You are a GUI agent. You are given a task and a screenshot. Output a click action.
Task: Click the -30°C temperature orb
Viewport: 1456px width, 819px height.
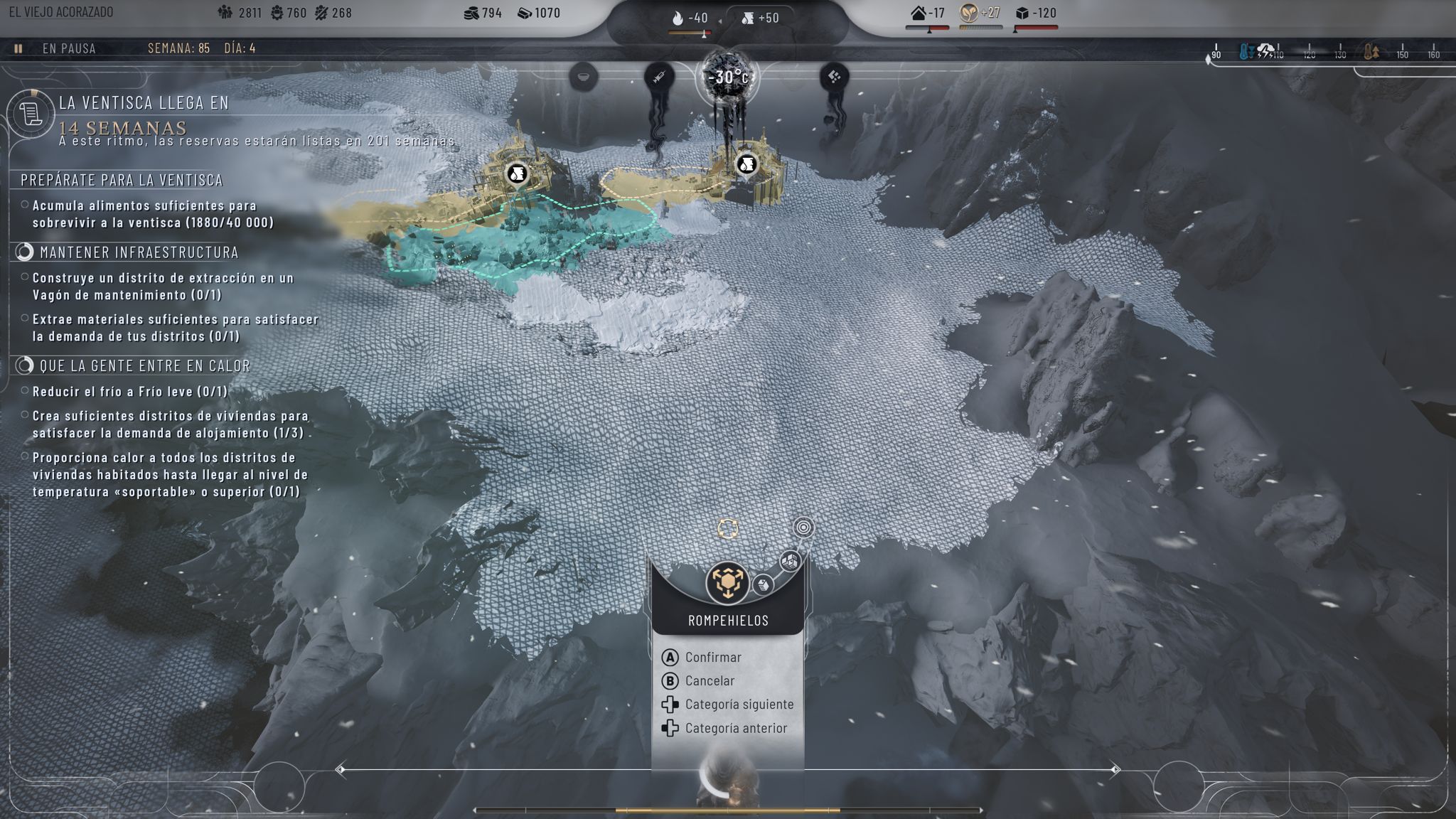(728, 77)
